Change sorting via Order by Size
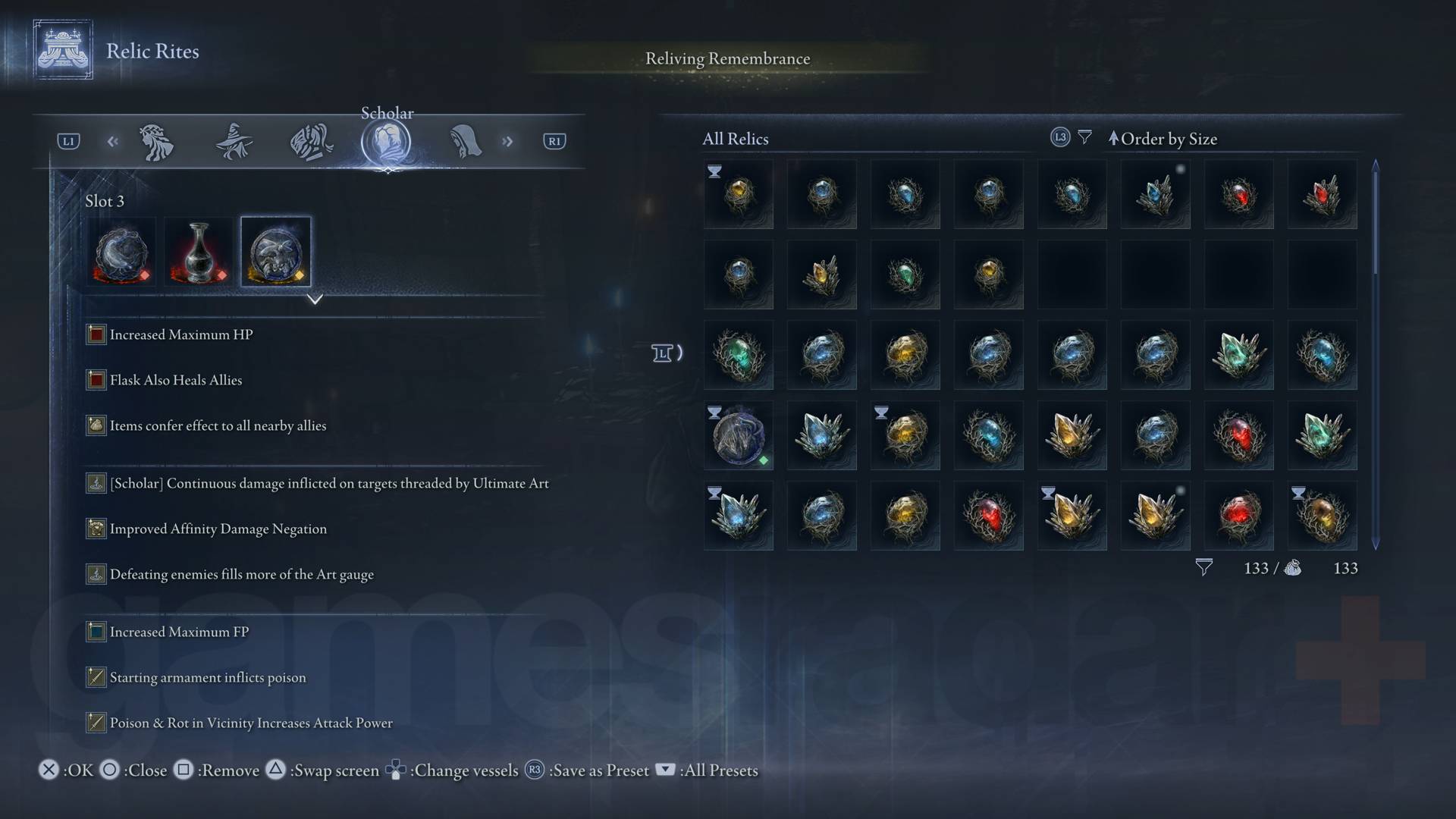Viewport: 1456px width, 819px height. pos(1164,139)
